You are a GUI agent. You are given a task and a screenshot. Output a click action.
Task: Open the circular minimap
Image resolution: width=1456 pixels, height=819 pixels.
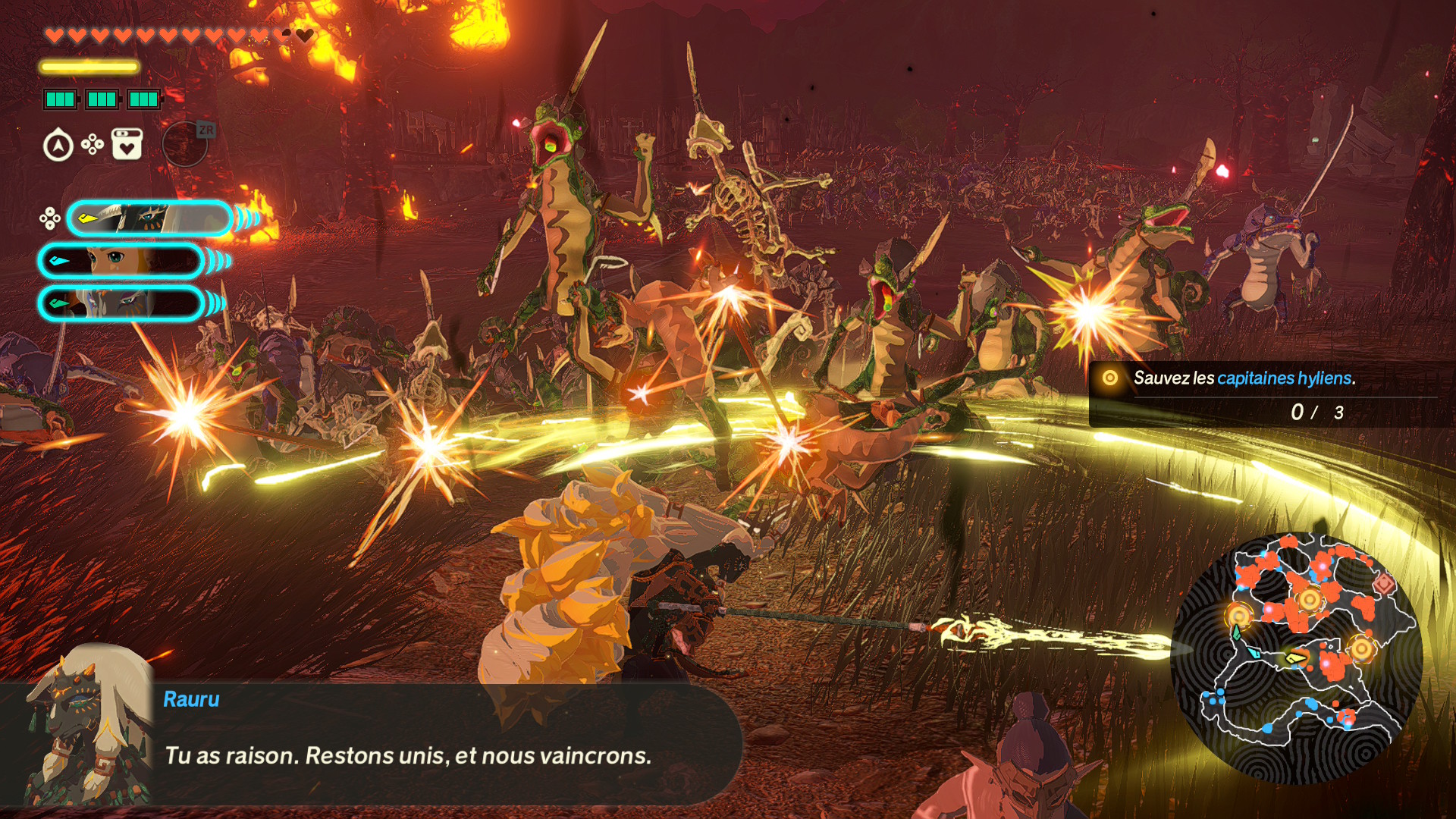tap(1295, 657)
